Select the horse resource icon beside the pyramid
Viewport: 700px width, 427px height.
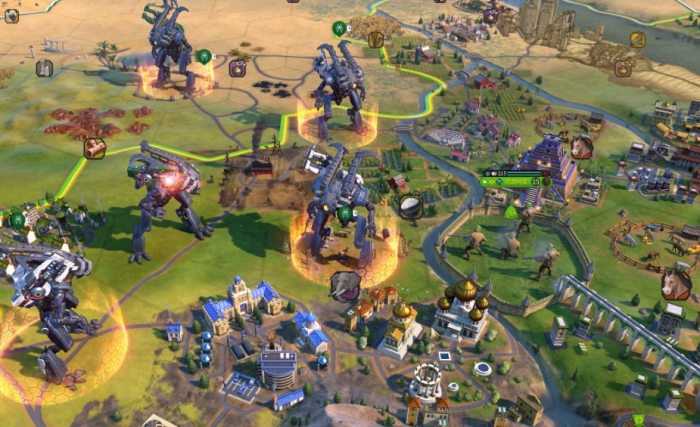tap(581, 148)
